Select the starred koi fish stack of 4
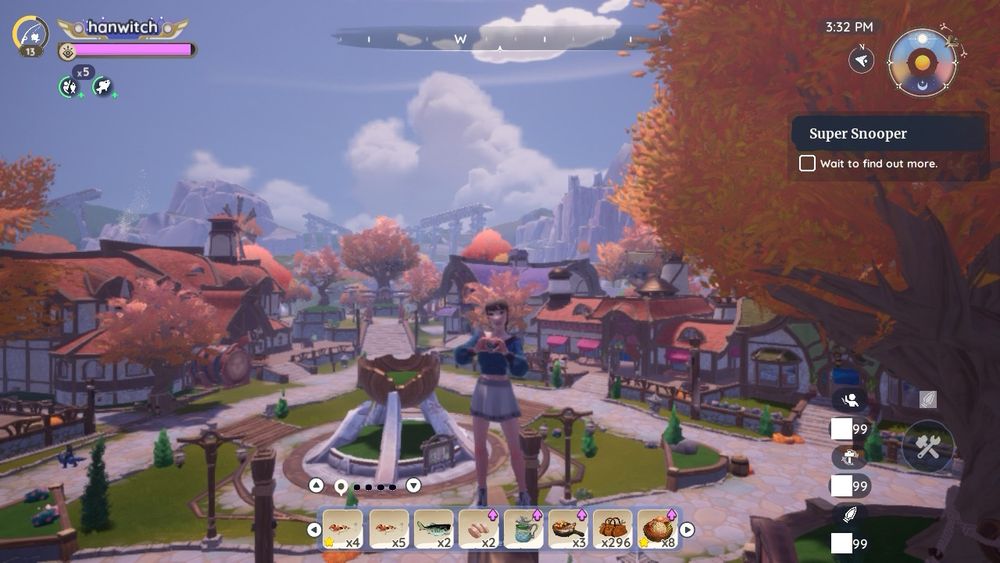 (x=343, y=528)
